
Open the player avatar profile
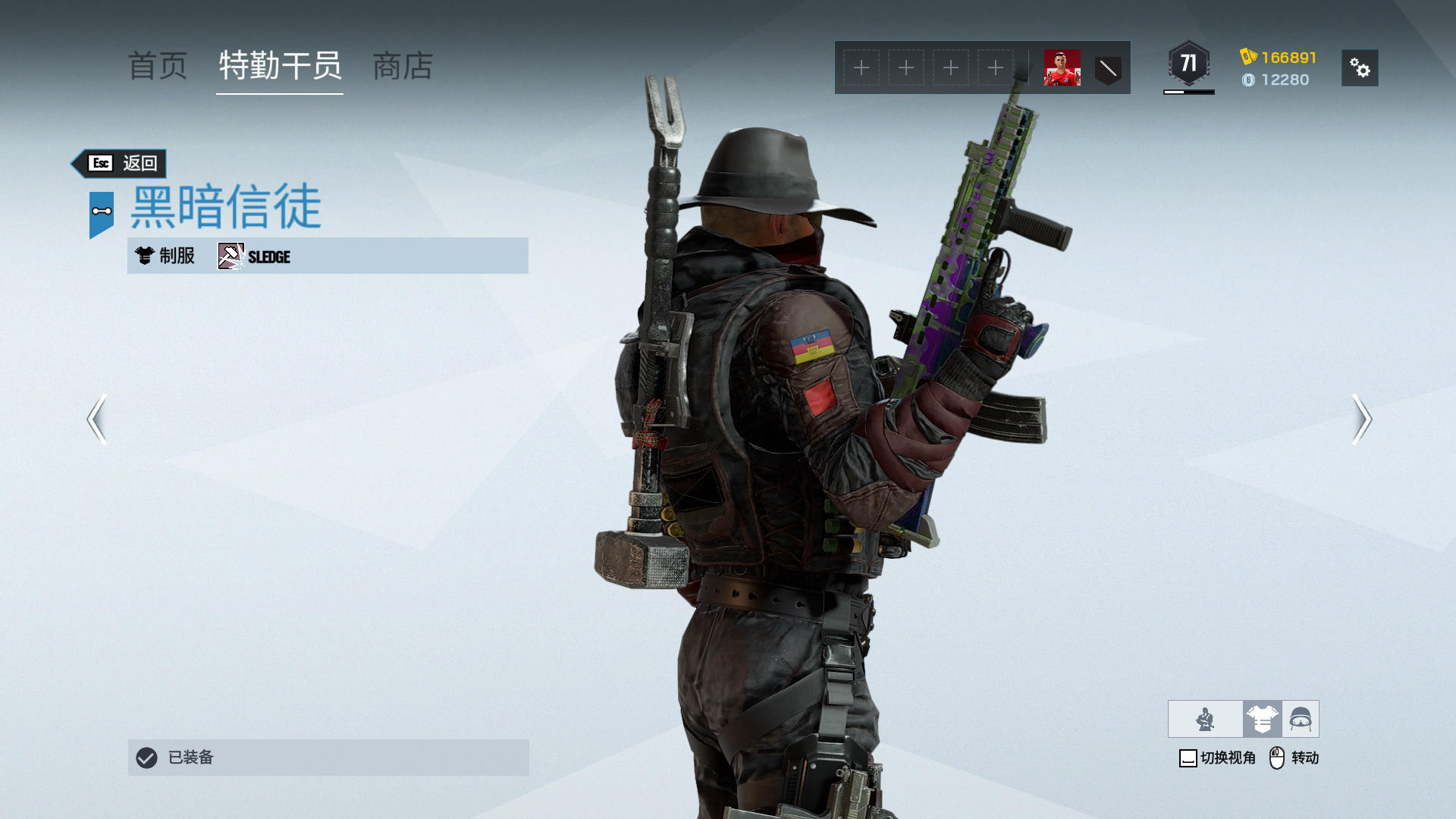[1062, 68]
